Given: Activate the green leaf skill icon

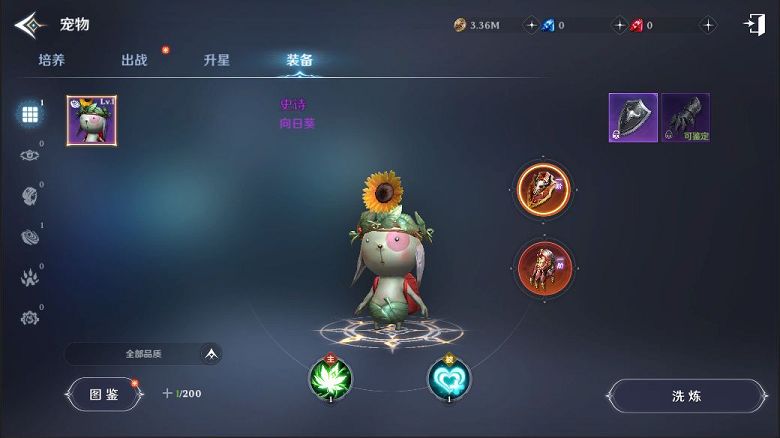Looking at the screenshot, I should [x=330, y=378].
